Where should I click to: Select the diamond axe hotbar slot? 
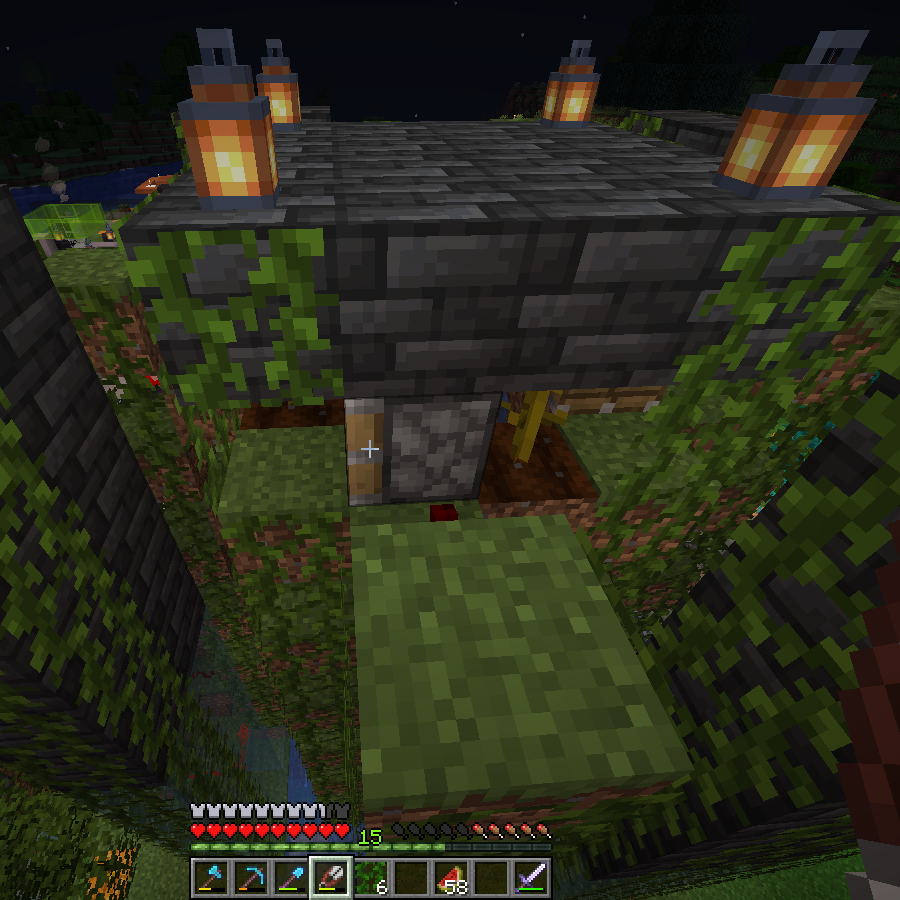coord(210,878)
